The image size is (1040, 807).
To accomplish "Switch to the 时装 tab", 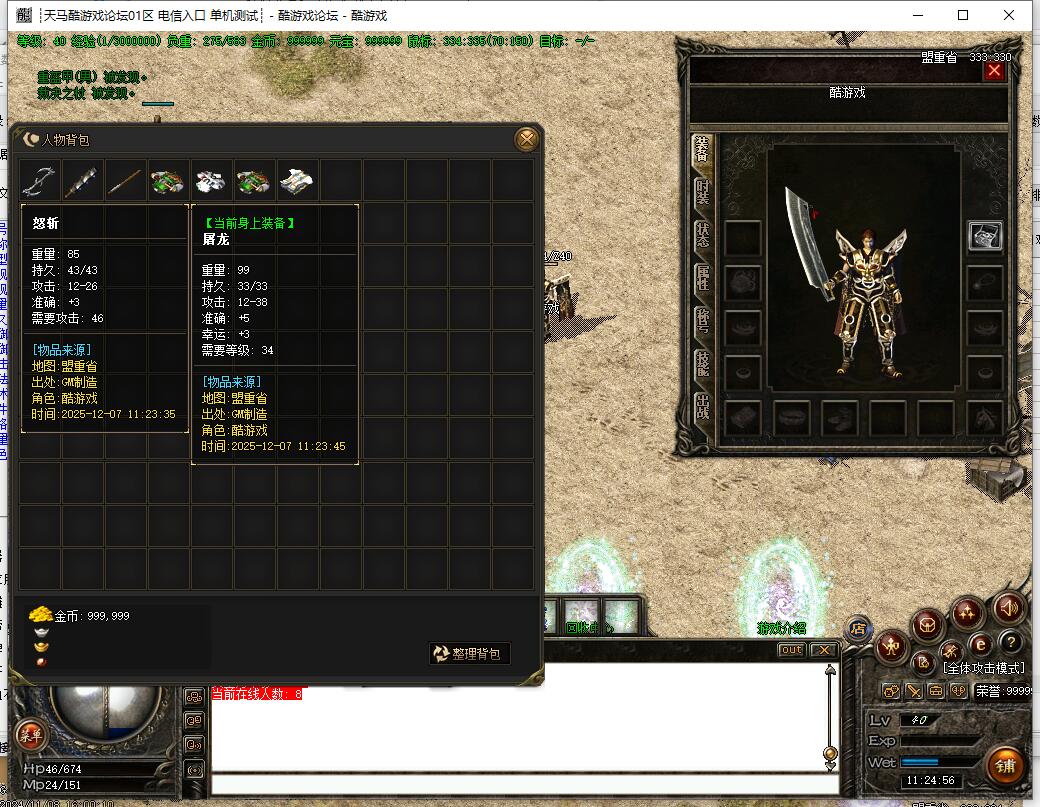I will click(703, 191).
